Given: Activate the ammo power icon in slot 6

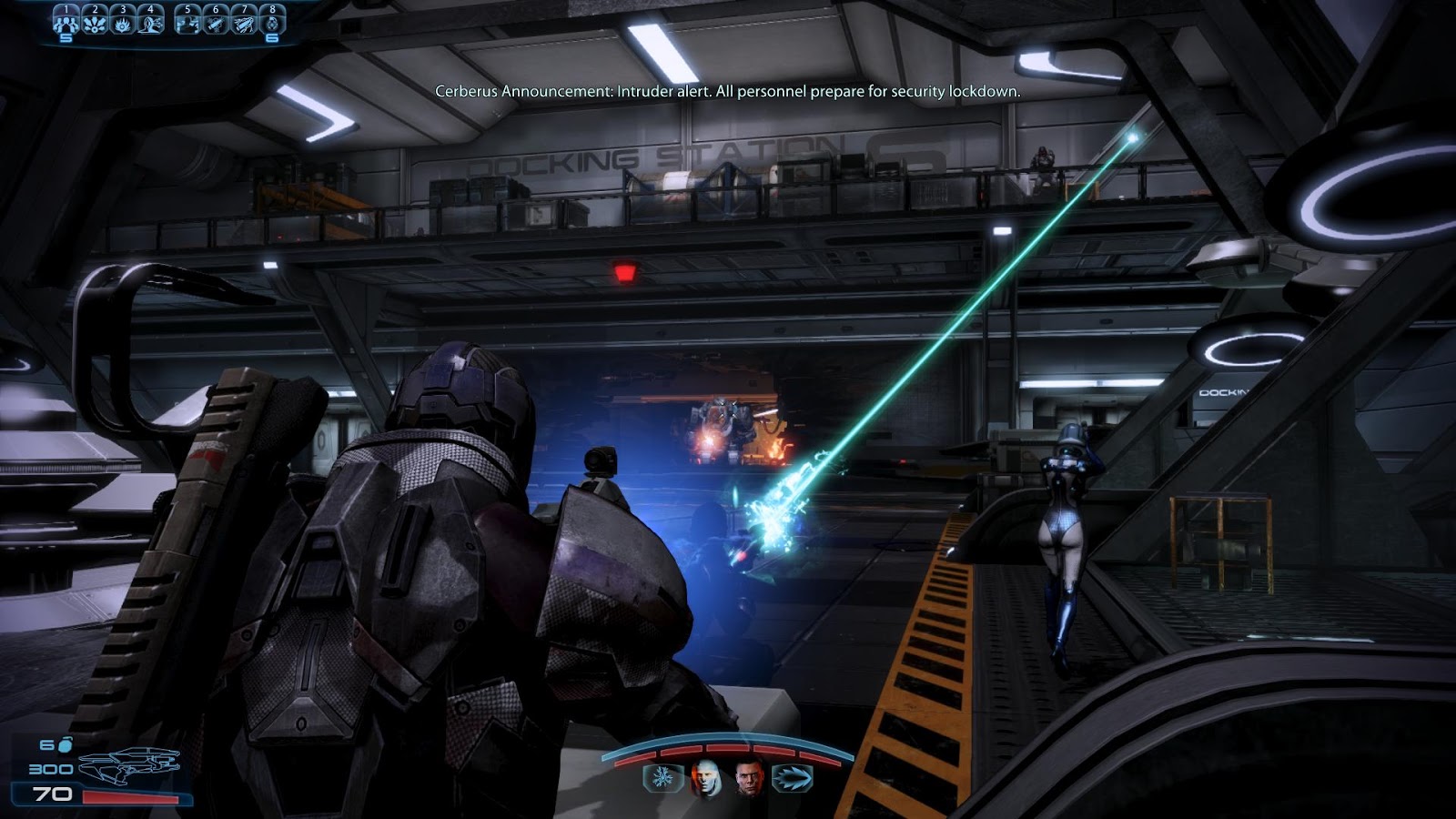Looking at the screenshot, I should (216, 25).
